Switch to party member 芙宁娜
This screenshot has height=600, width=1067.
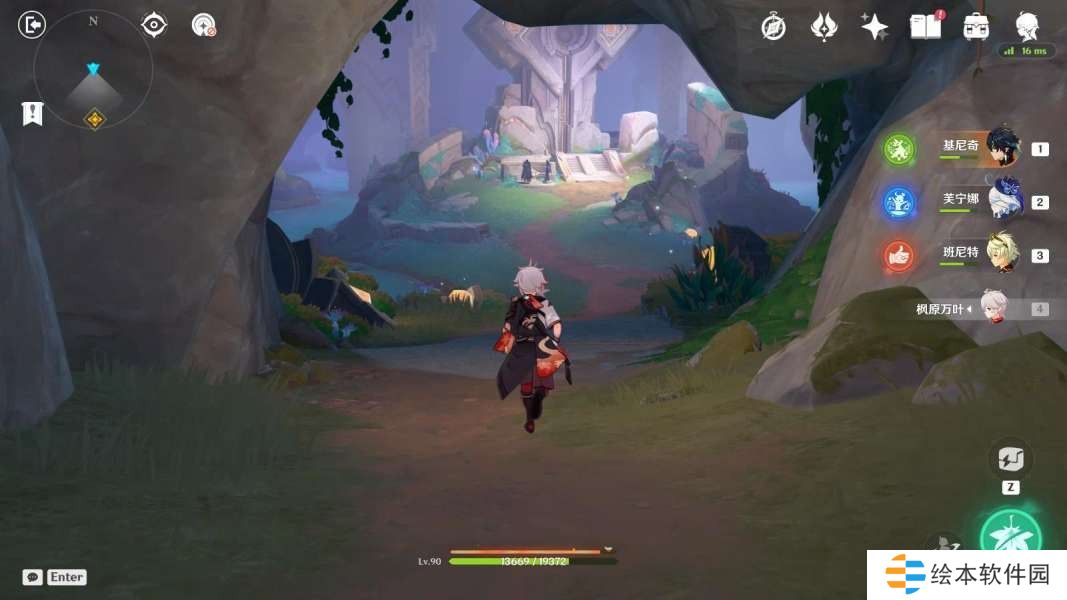tap(1002, 199)
